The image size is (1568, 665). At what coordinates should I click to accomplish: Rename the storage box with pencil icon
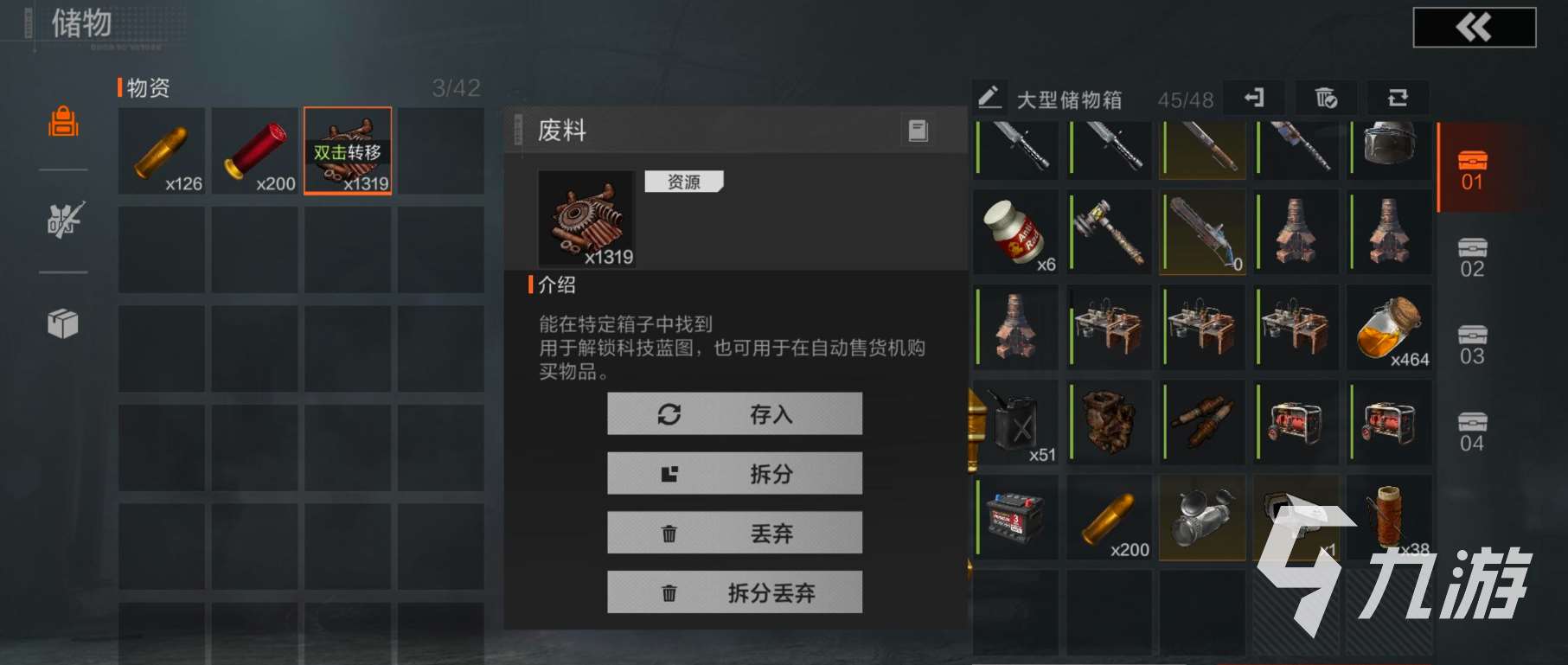point(989,98)
